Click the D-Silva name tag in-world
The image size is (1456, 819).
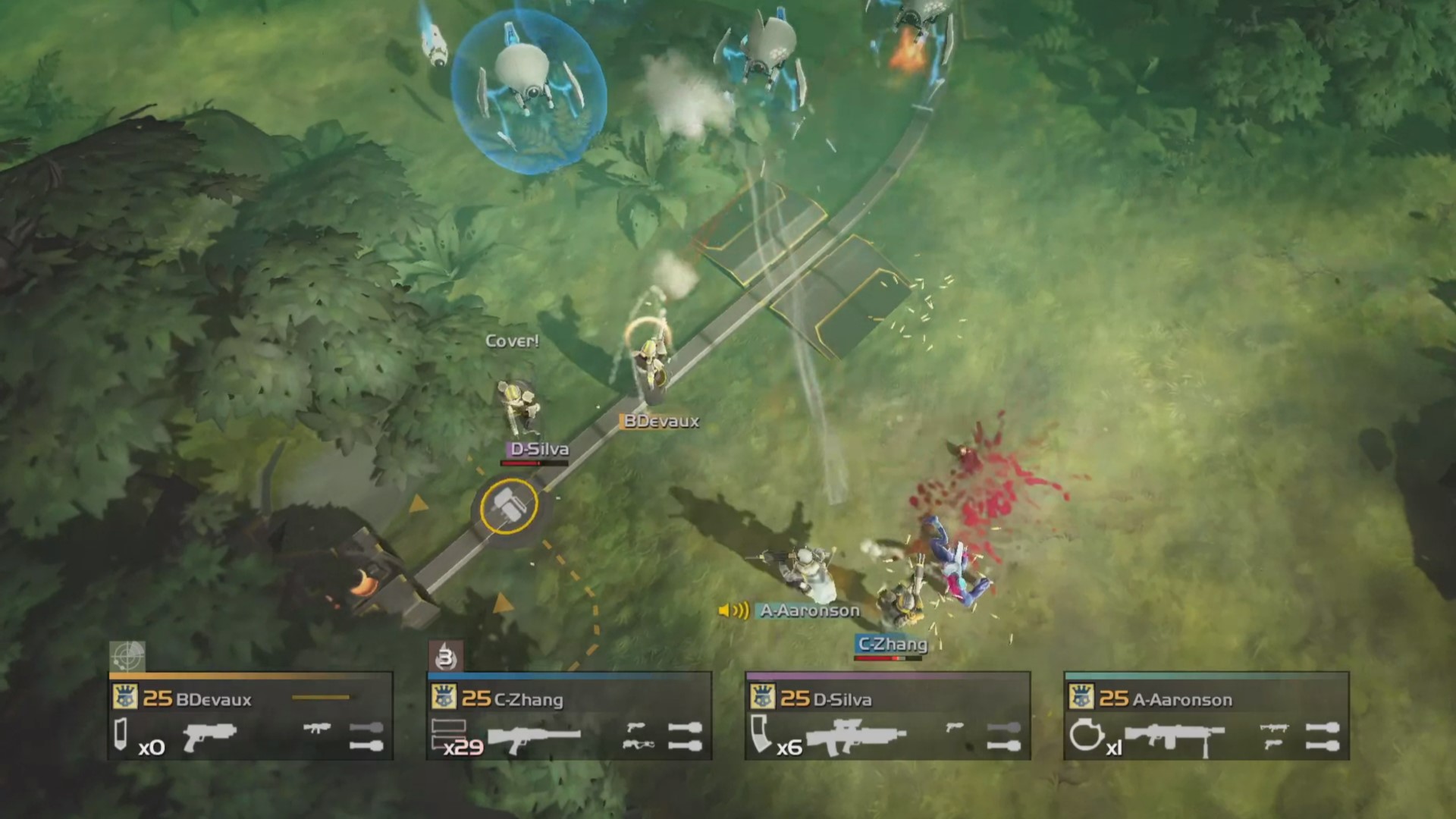point(538,449)
